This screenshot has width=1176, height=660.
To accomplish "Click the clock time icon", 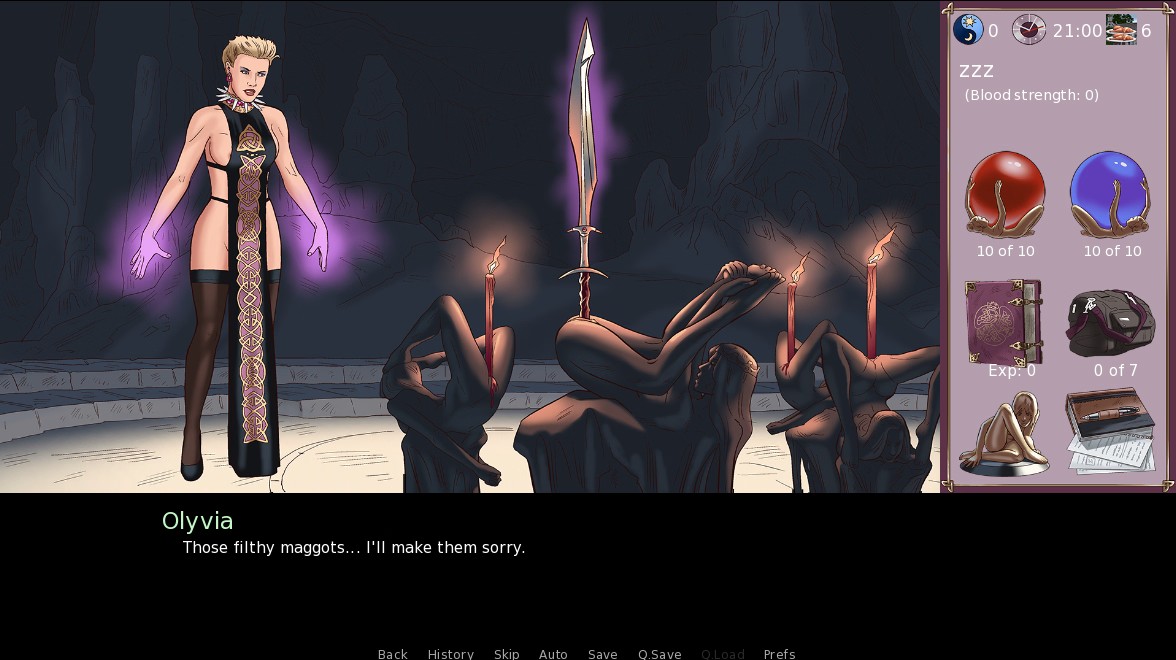I will pos(1028,30).
